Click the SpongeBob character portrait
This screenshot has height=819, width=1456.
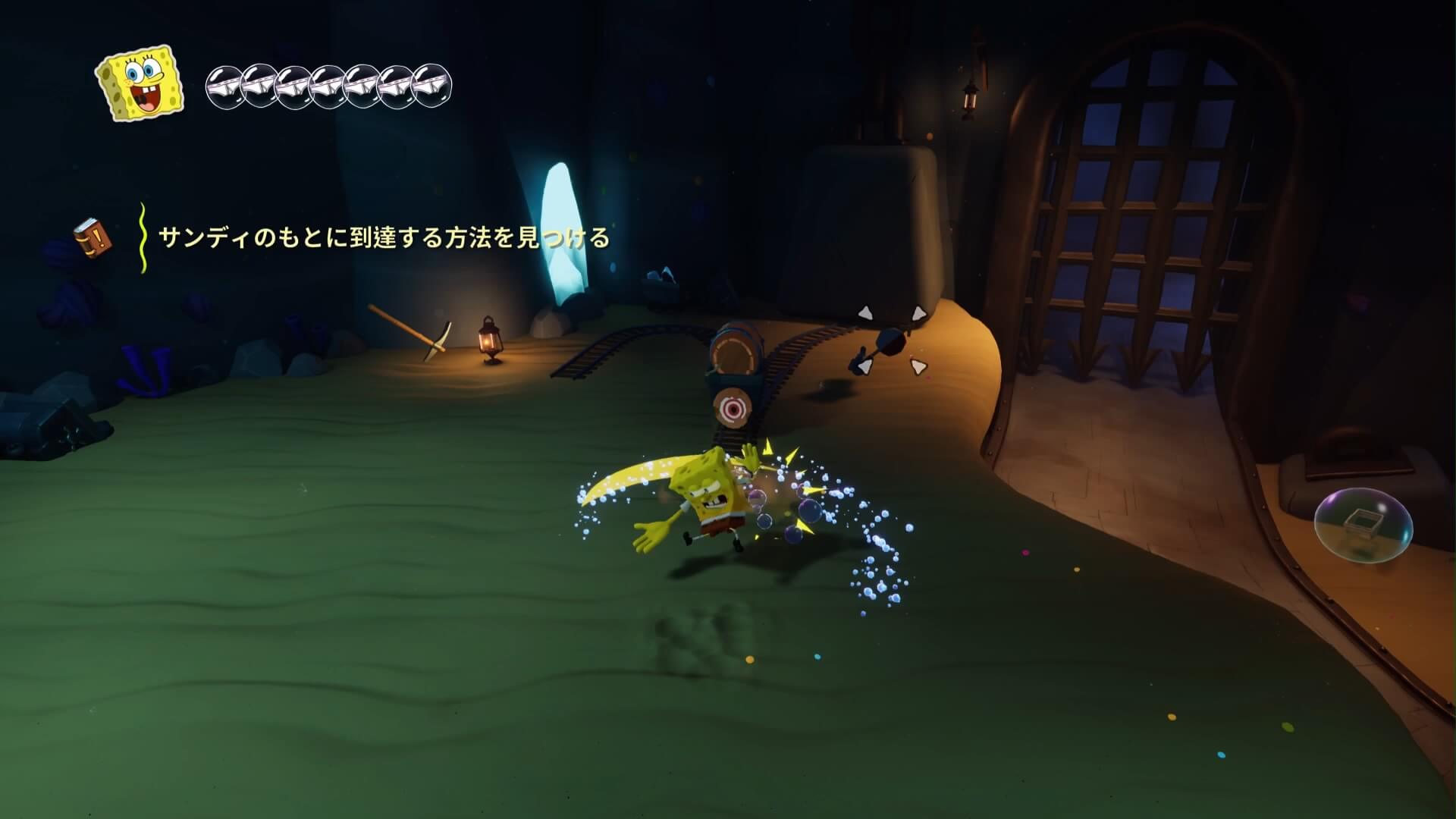coord(140,83)
